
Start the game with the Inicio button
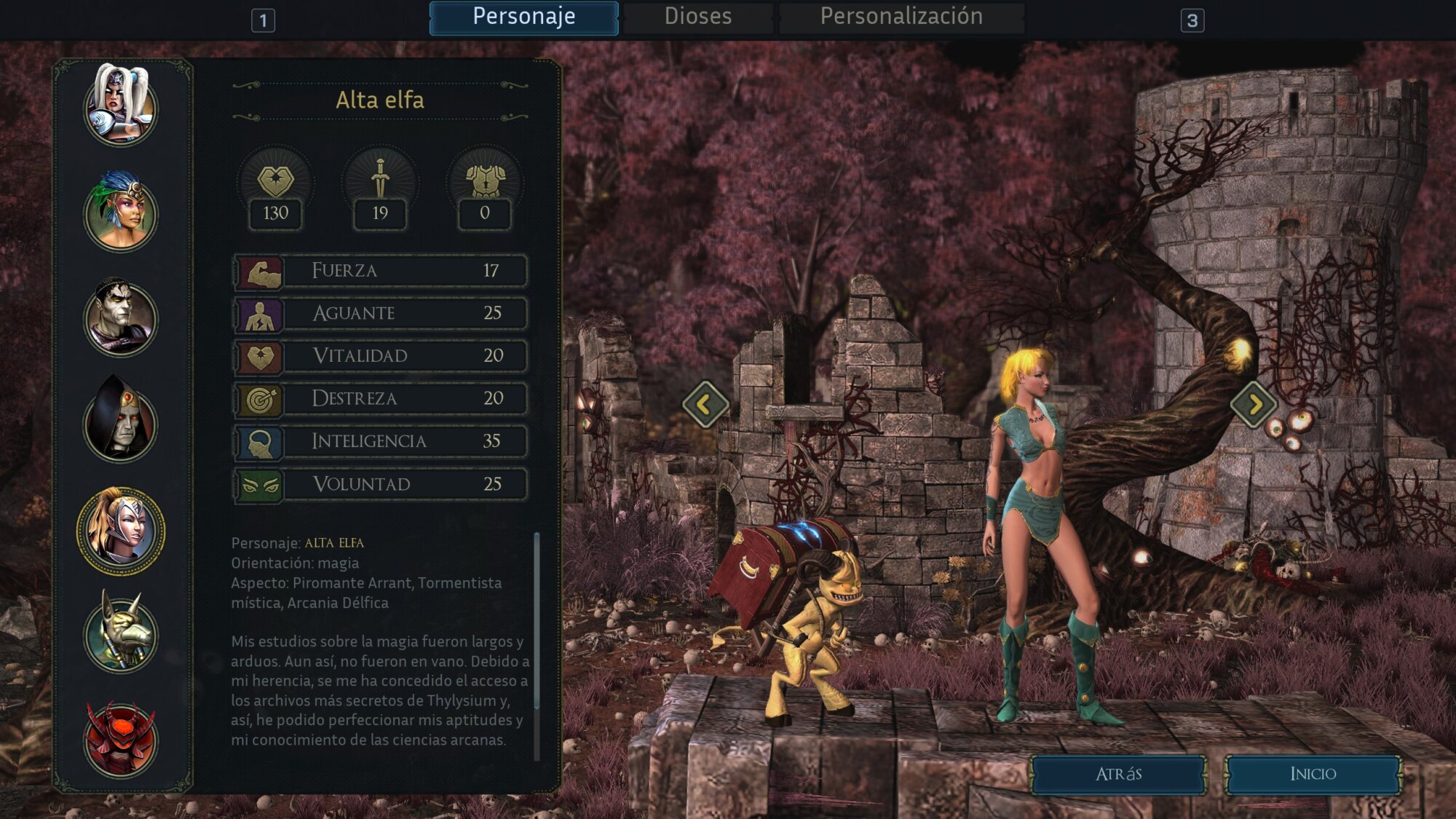tap(1313, 774)
